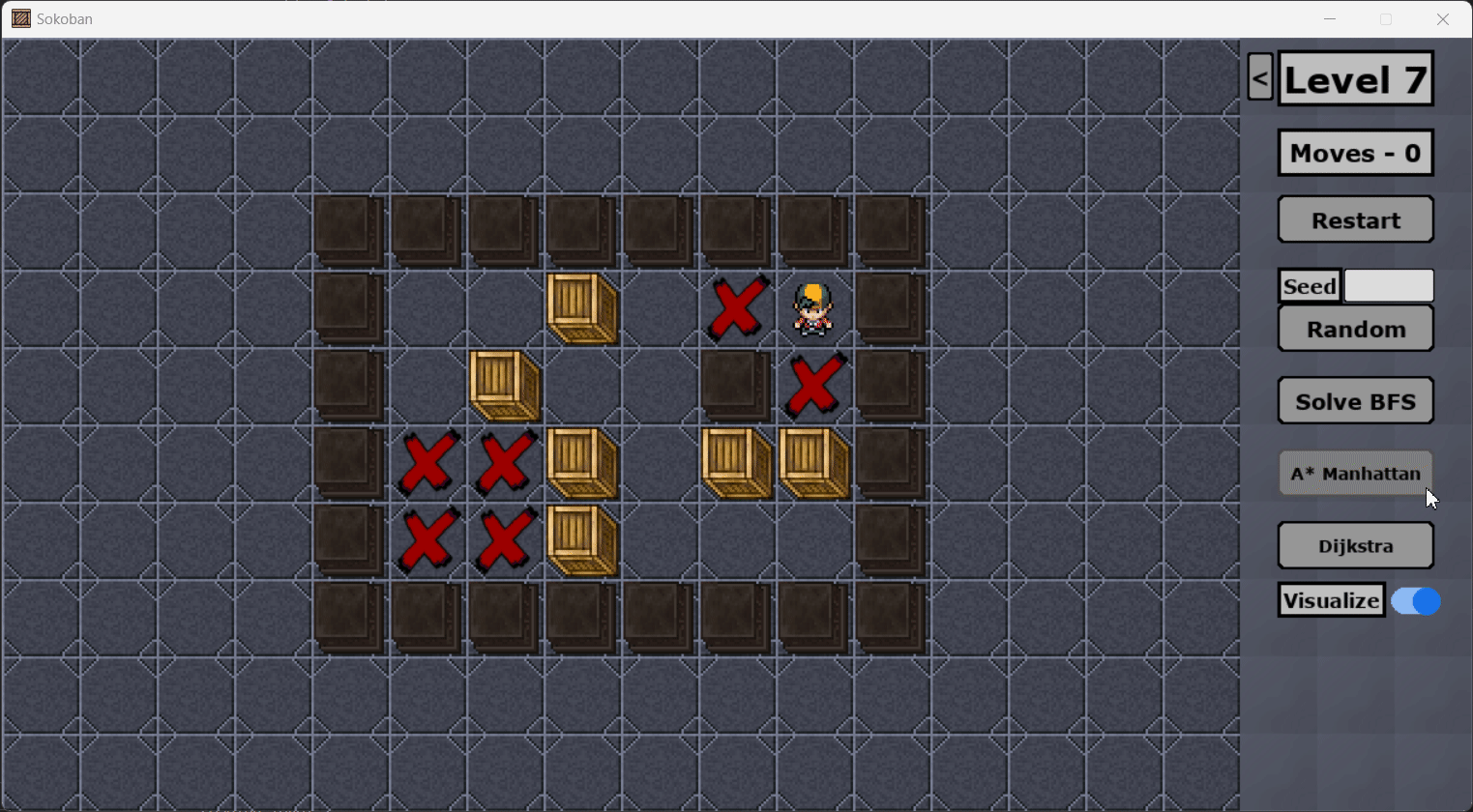Toggle the Visualize switch

[x=1415, y=600]
